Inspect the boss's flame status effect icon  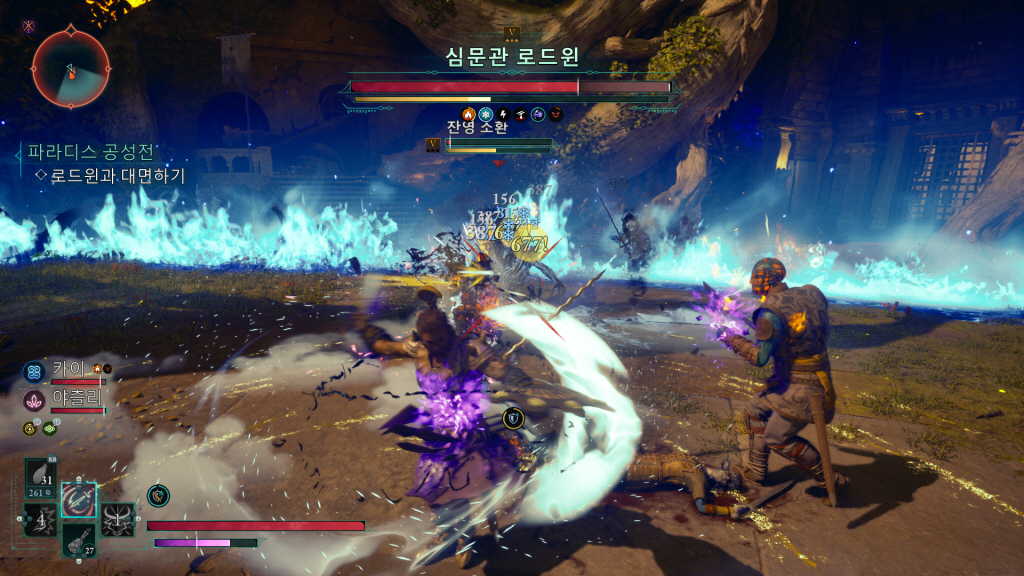[x=469, y=114]
